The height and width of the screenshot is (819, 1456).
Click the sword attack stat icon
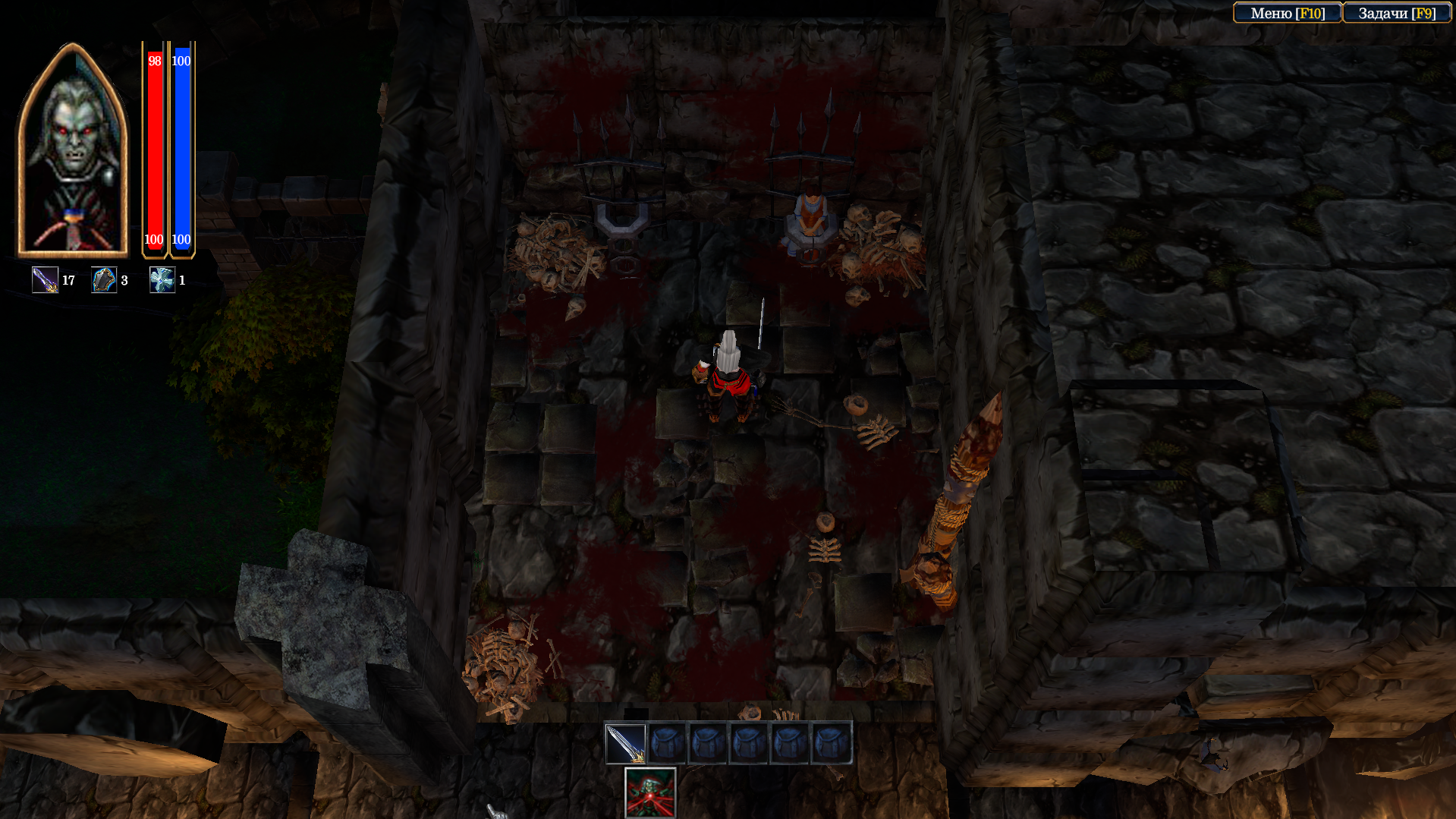45,280
